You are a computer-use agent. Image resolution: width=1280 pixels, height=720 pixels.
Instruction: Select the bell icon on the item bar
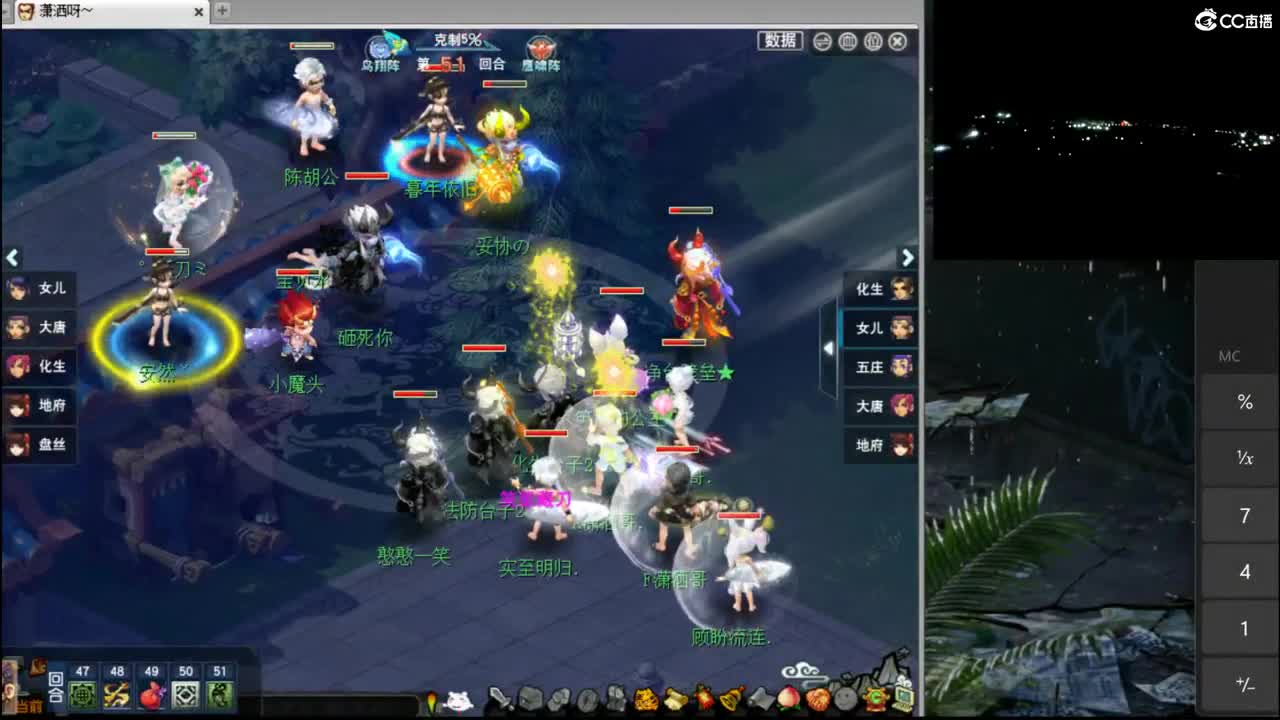pos(729,700)
